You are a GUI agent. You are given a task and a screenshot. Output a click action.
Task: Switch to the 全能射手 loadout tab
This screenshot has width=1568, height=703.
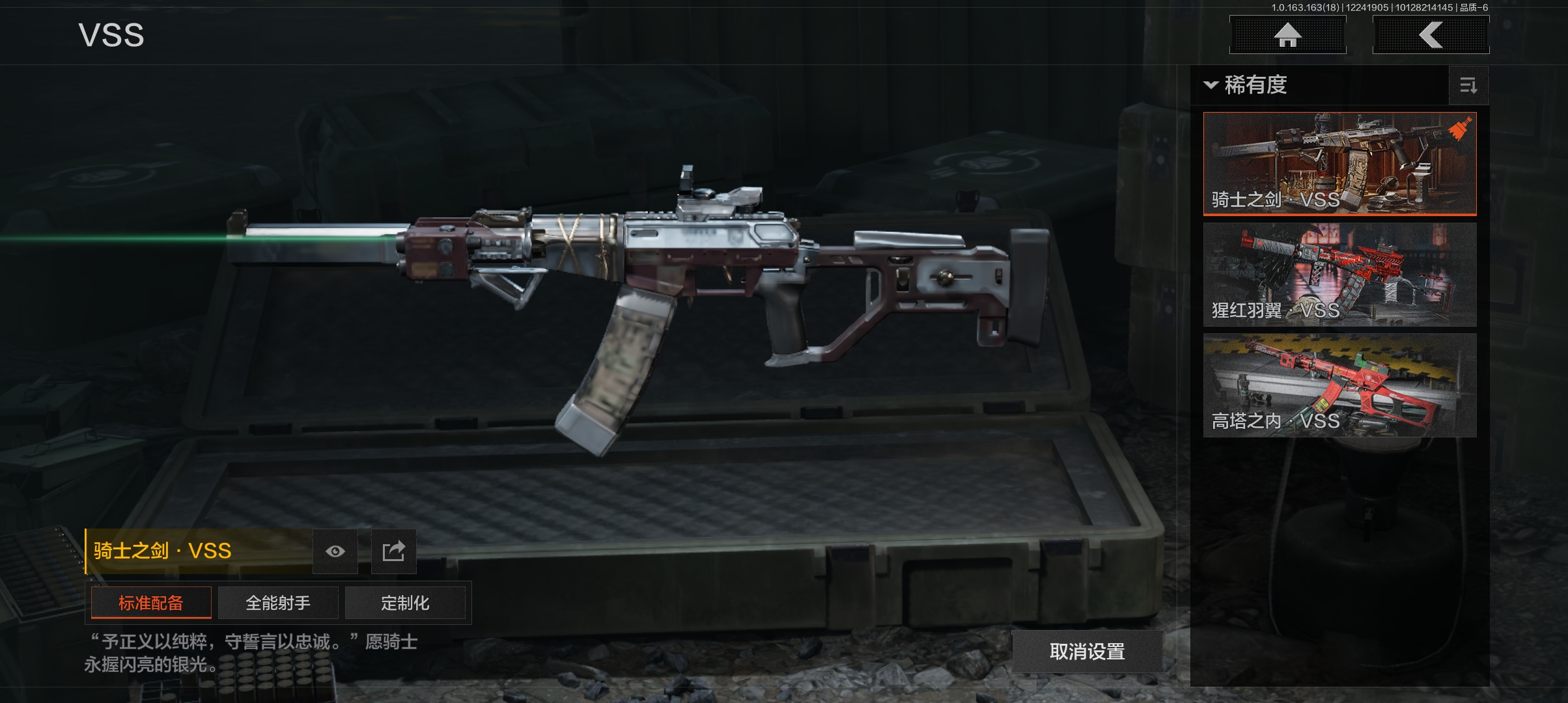278,603
